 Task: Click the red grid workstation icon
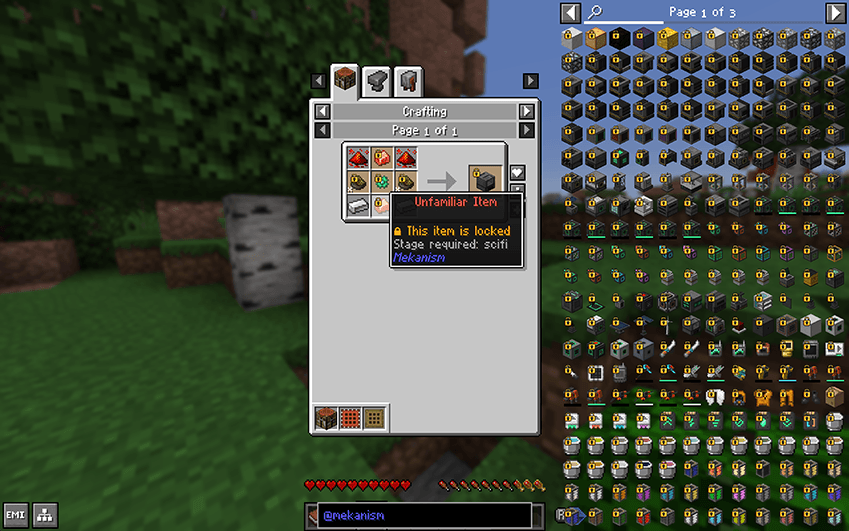coord(350,417)
